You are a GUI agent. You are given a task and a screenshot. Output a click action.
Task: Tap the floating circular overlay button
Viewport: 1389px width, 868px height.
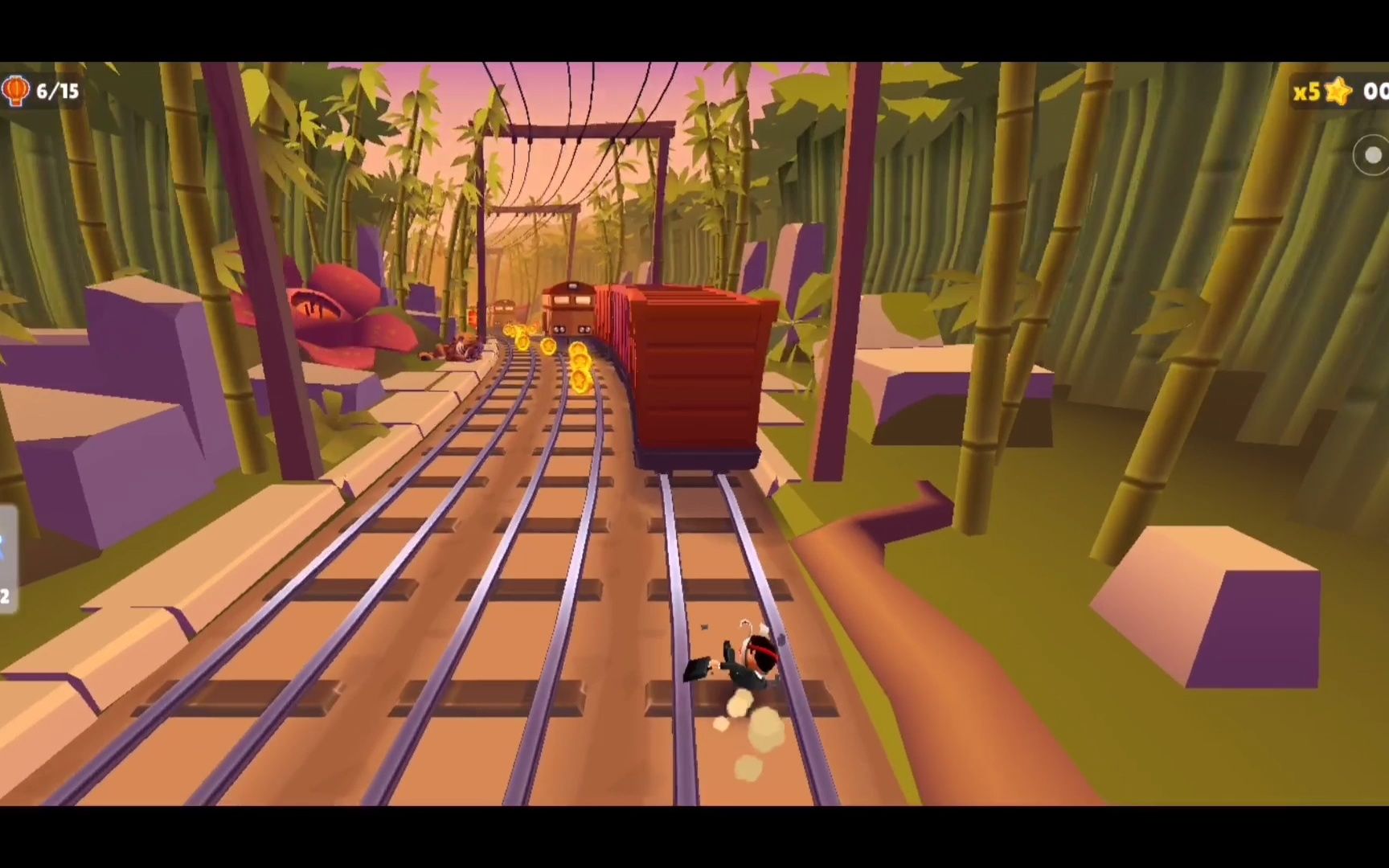click(1372, 155)
